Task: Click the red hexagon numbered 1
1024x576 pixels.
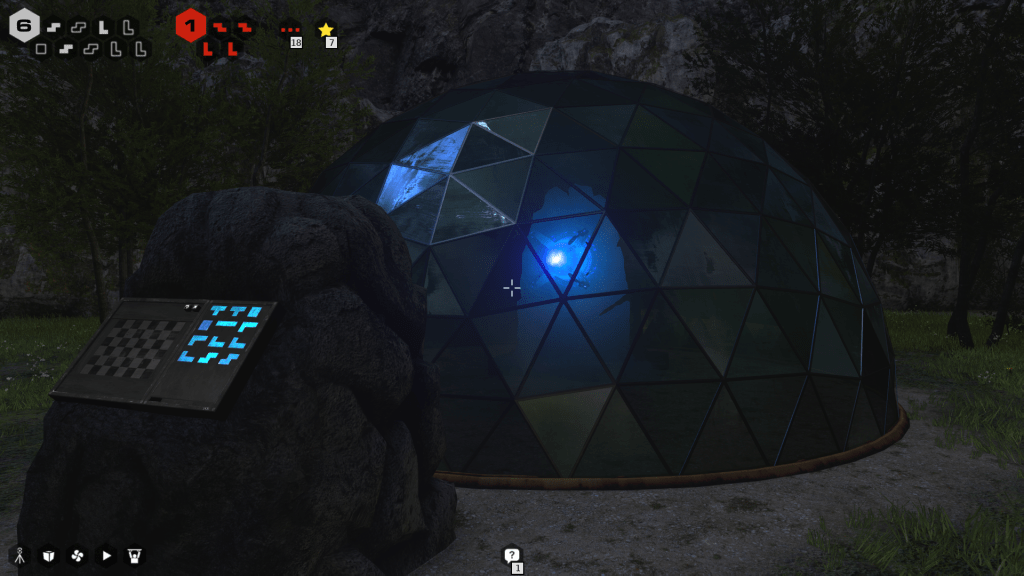Action: point(190,25)
